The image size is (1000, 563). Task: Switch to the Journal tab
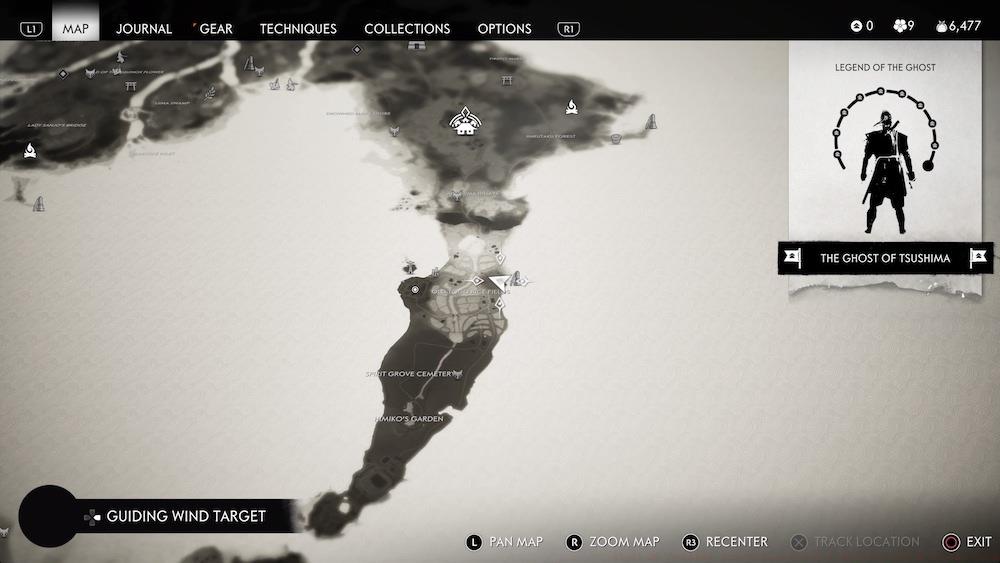click(144, 28)
